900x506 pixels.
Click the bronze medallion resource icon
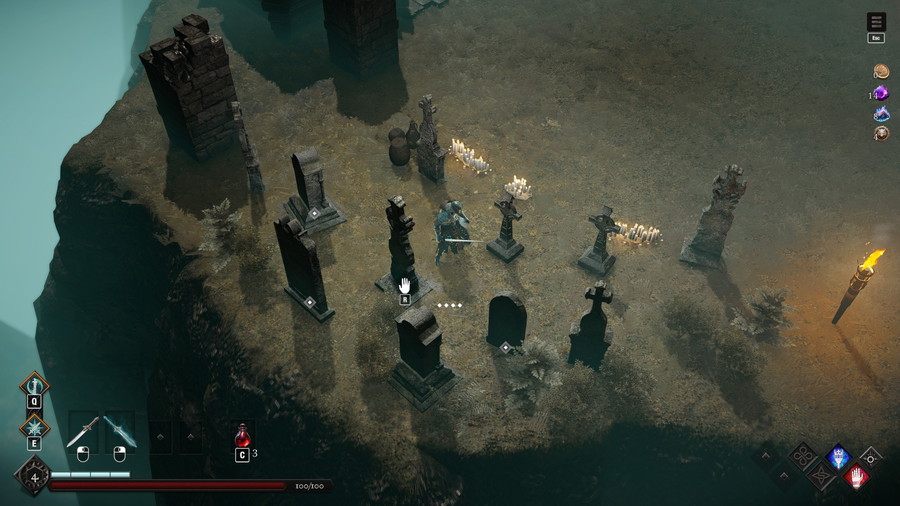pos(881,133)
